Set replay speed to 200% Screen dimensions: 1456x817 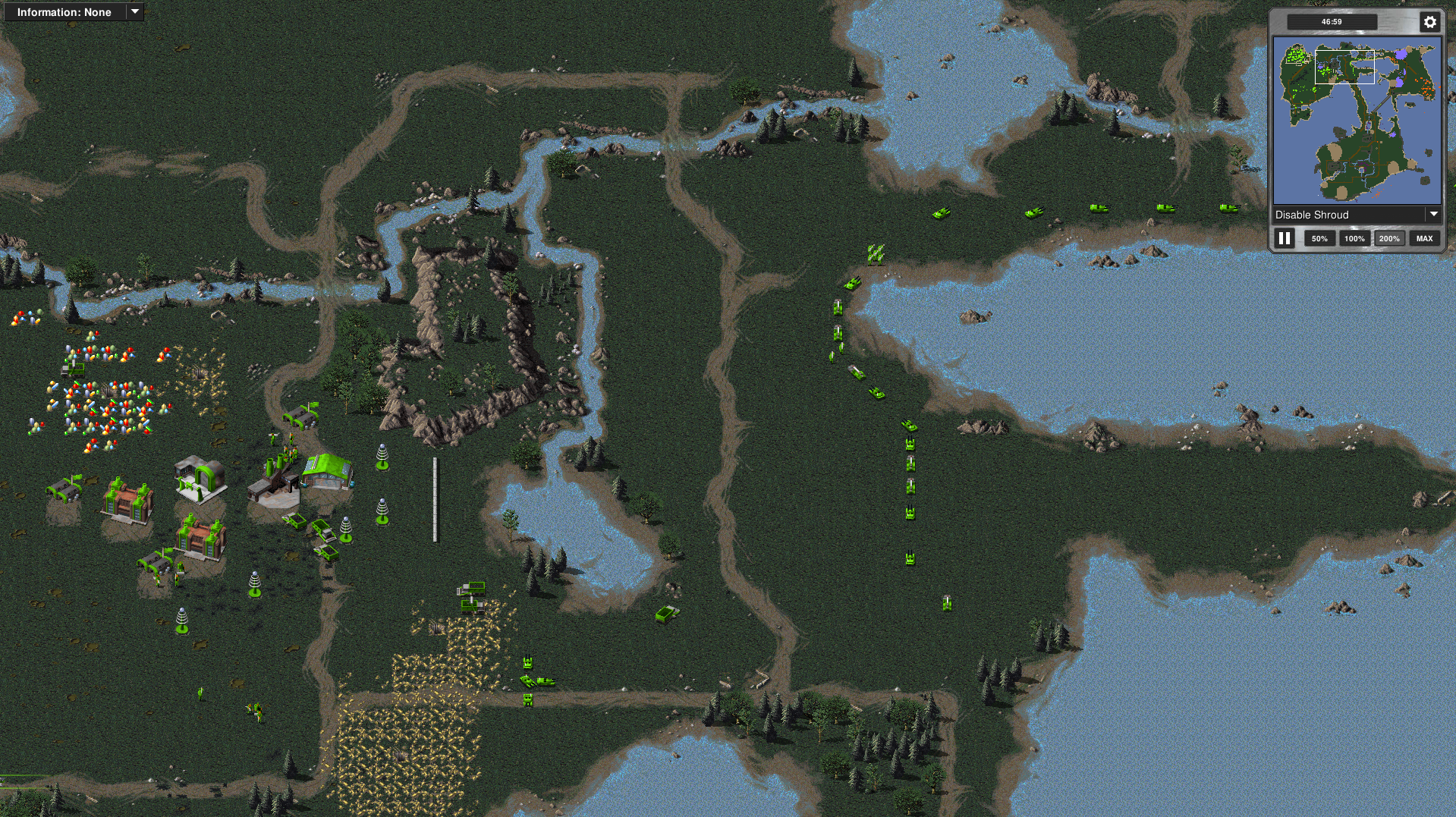tap(1389, 238)
